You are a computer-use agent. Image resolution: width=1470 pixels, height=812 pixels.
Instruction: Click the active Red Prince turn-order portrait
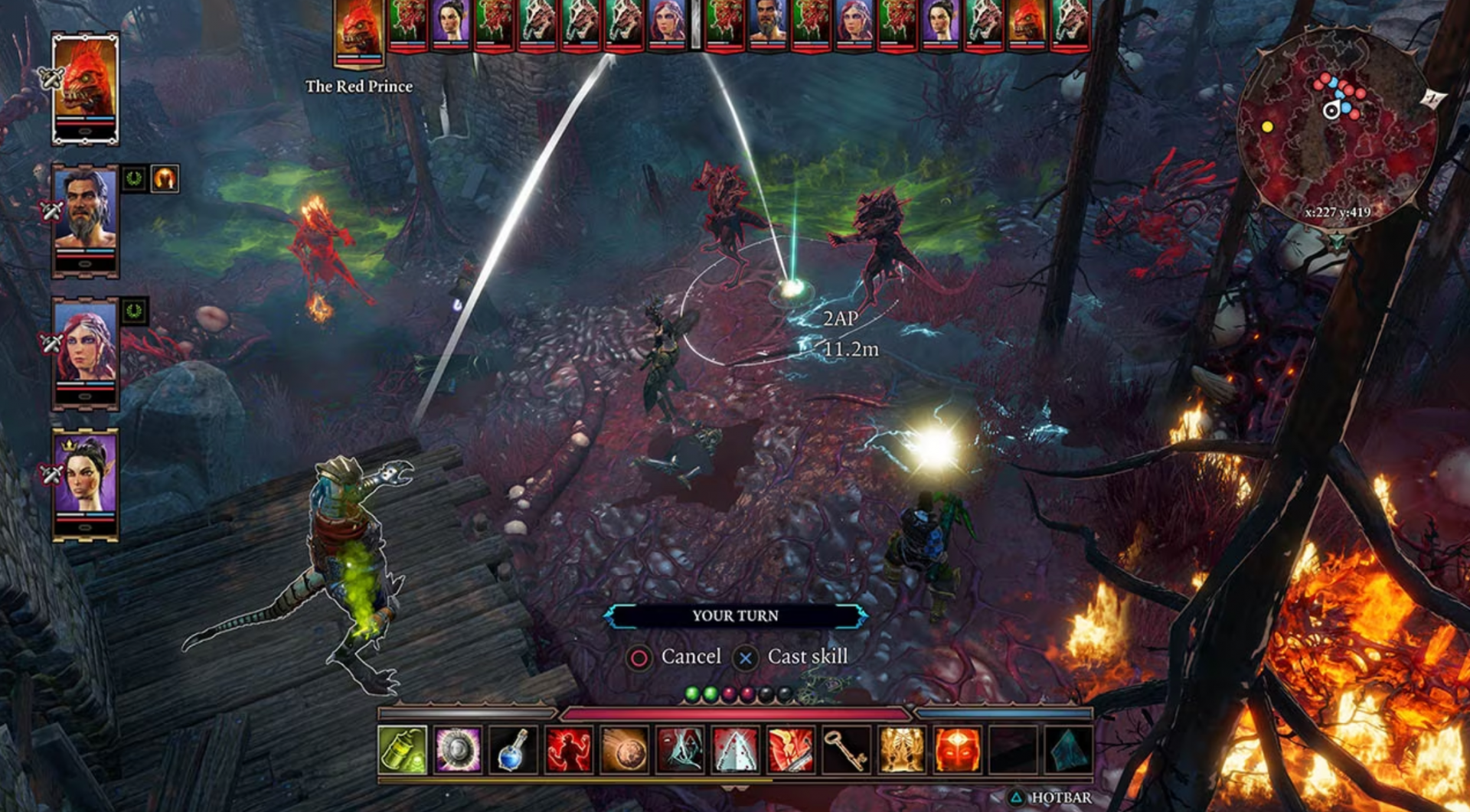tap(358, 31)
